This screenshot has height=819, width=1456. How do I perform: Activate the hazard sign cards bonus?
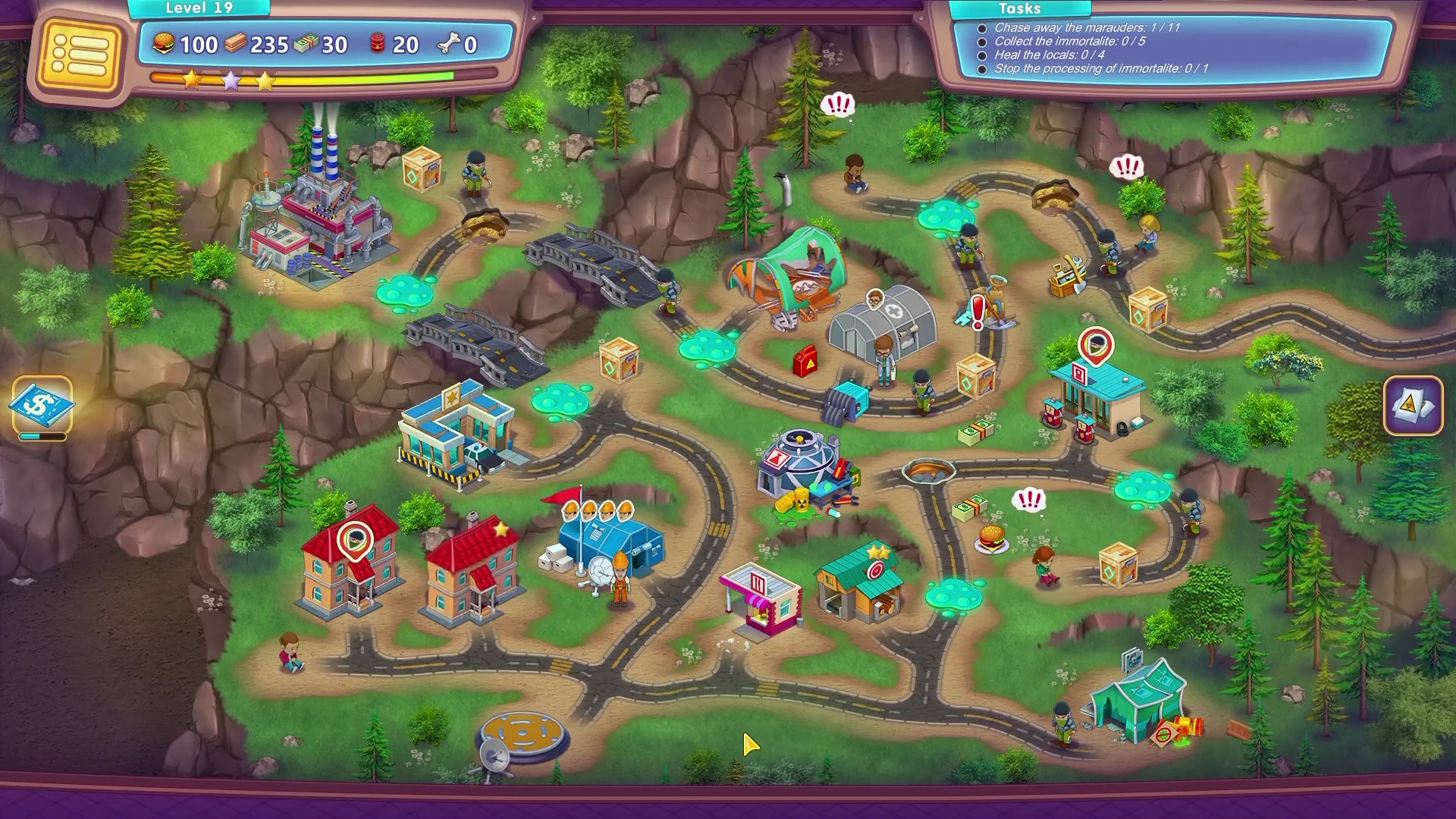(x=1412, y=405)
